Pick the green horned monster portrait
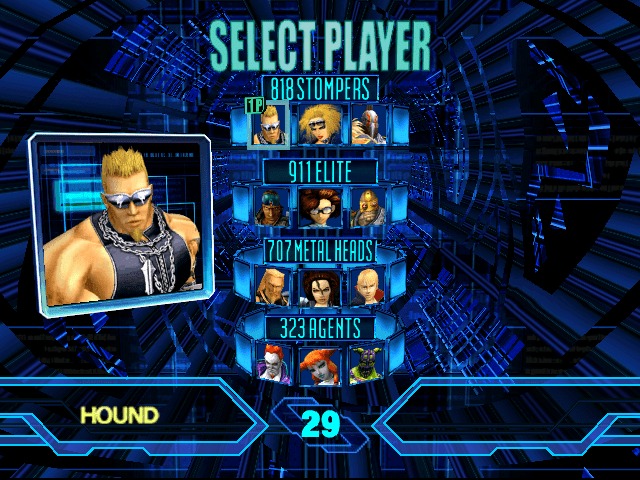Image resolution: width=640 pixels, height=480 pixels. click(366, 365)
